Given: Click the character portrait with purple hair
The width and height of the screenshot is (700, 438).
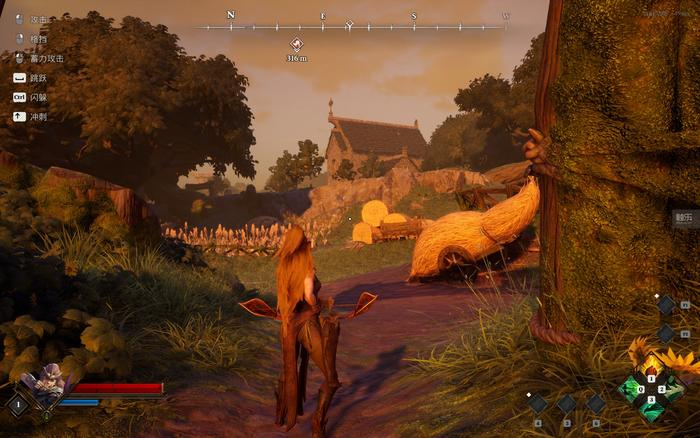Looking at the screenshot, I should (x=47, y=385).
